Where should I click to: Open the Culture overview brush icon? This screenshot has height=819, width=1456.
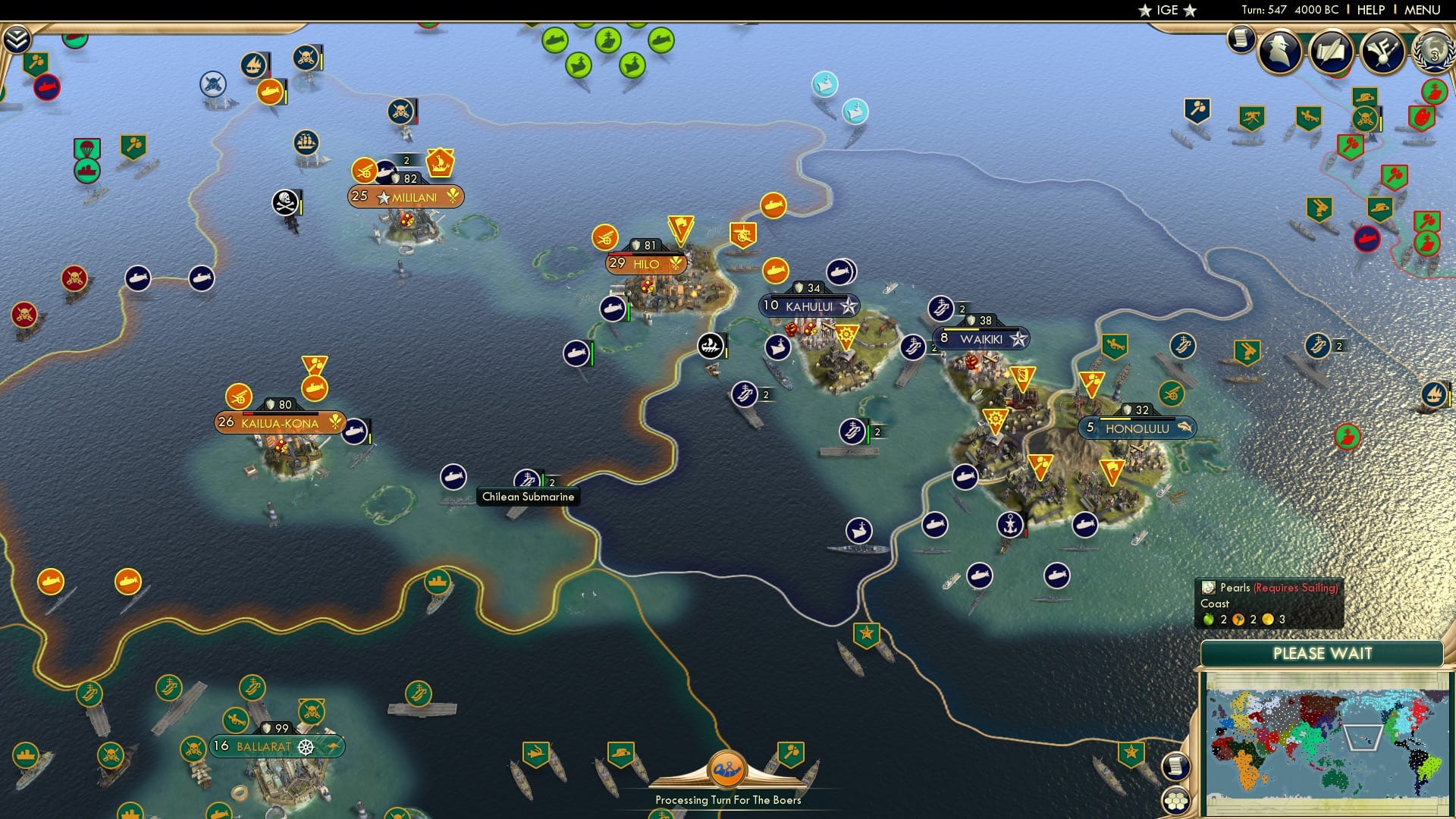pos(1384,48)
